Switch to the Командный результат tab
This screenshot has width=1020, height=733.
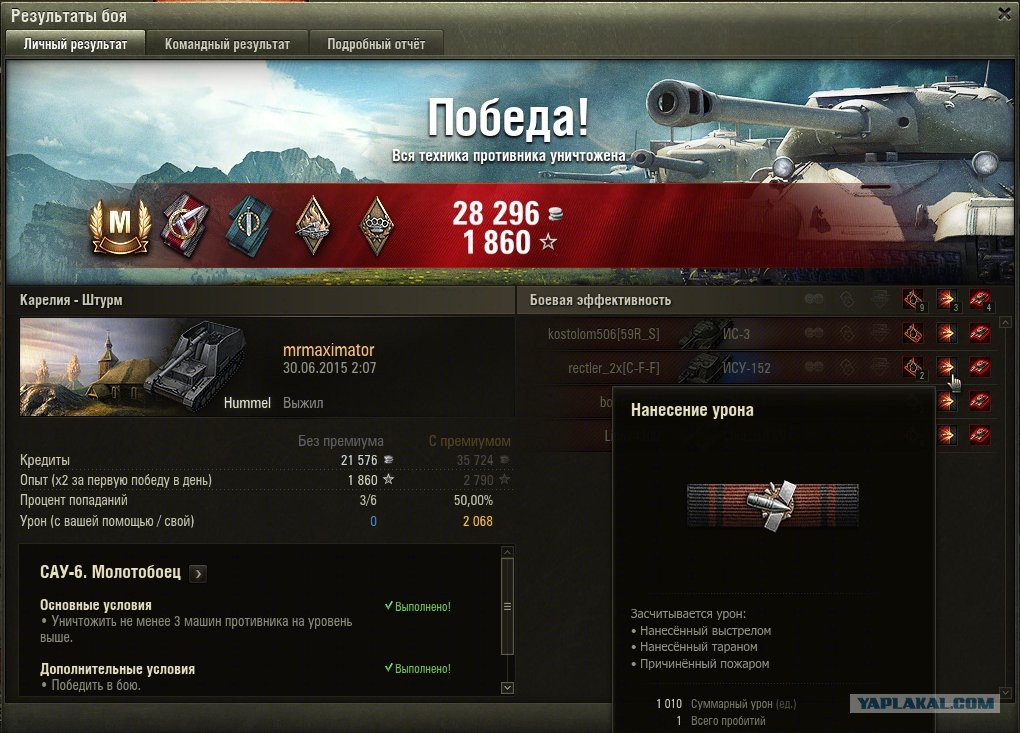[227, 44]
